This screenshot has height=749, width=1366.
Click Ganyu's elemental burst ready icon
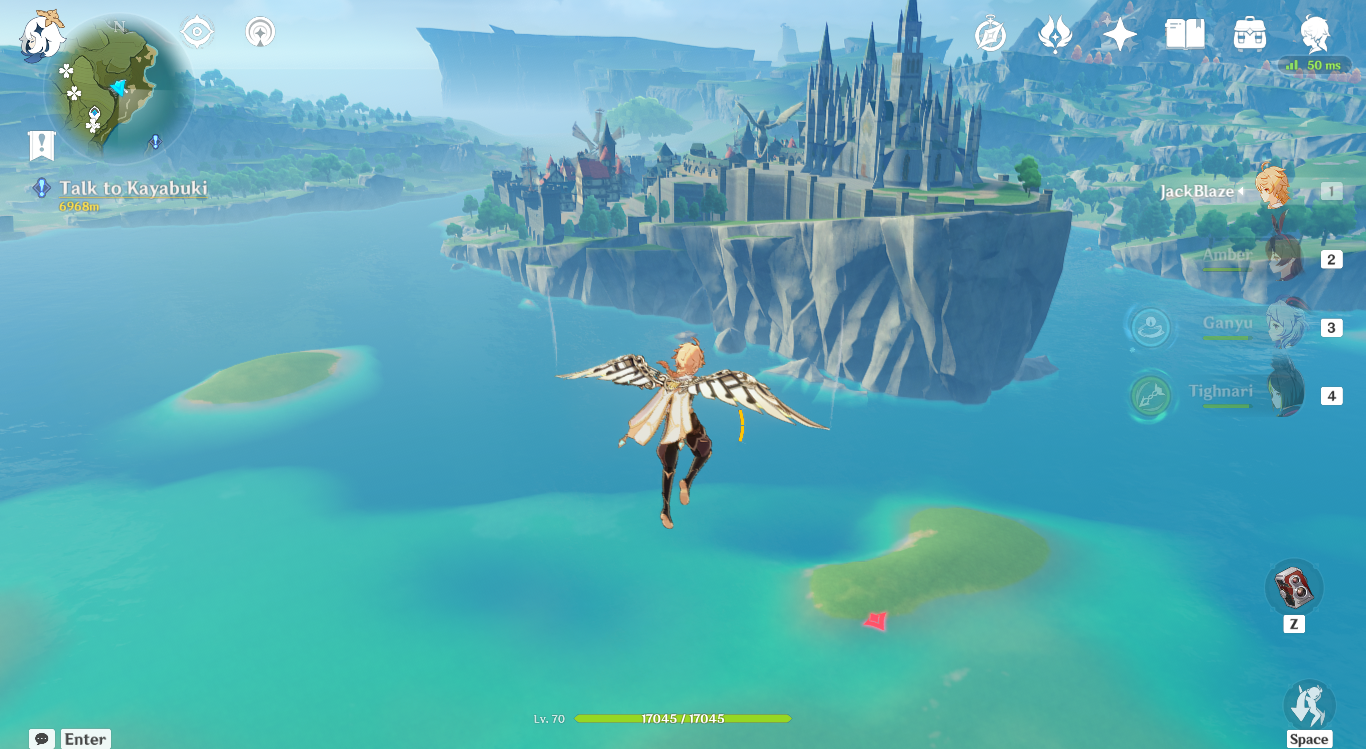(x=1149, y=325)
